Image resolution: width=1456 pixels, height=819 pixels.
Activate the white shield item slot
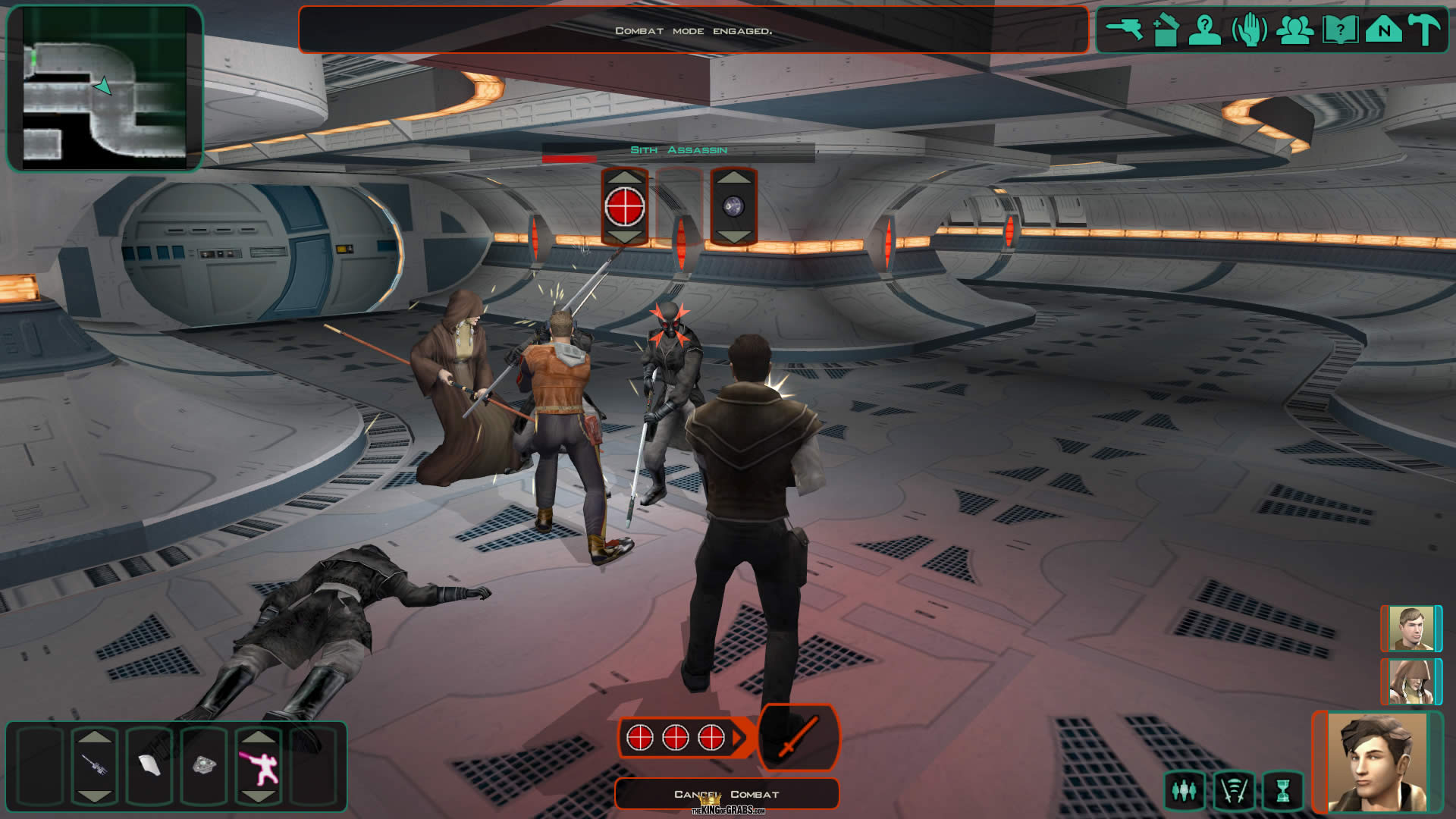[149, 764]
